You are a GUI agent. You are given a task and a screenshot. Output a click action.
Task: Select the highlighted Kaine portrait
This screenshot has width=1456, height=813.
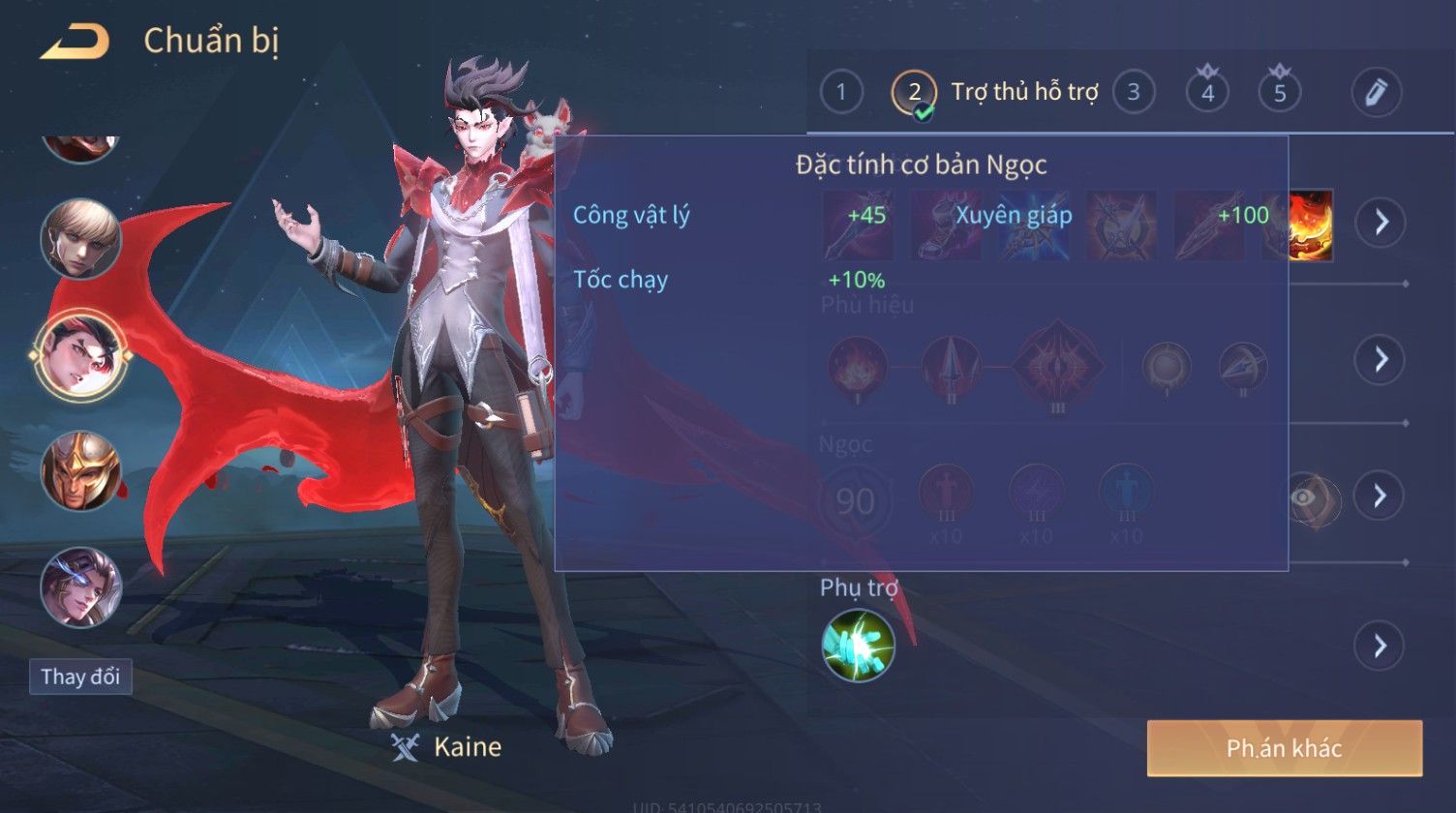[80, 355]
